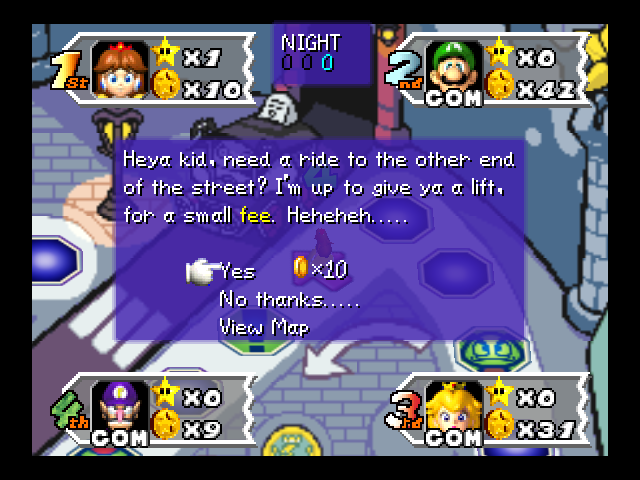Select View Map option
This screenshot has width=640, height=480.
coord(264,326)
